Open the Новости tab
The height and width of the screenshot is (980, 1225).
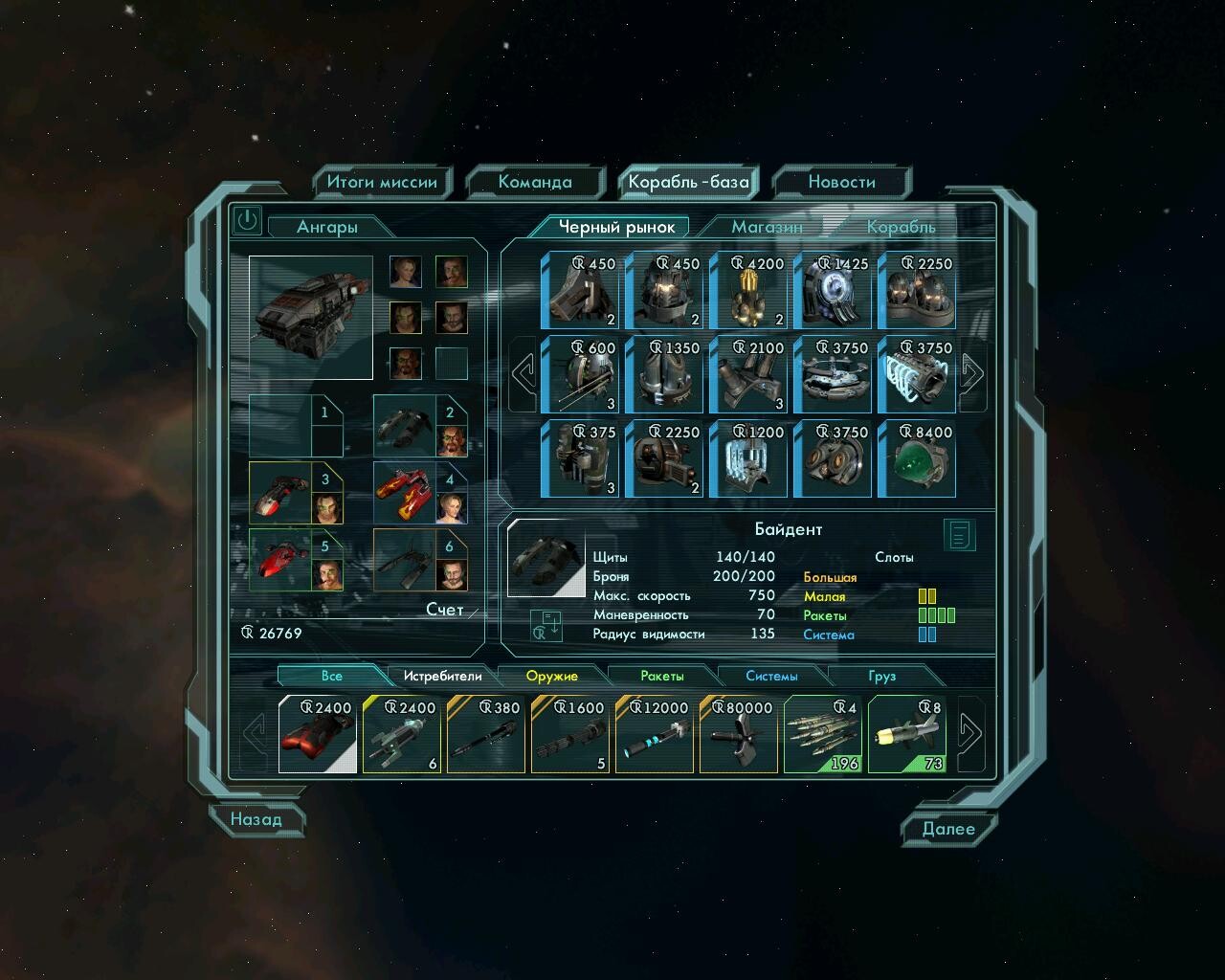841,182
